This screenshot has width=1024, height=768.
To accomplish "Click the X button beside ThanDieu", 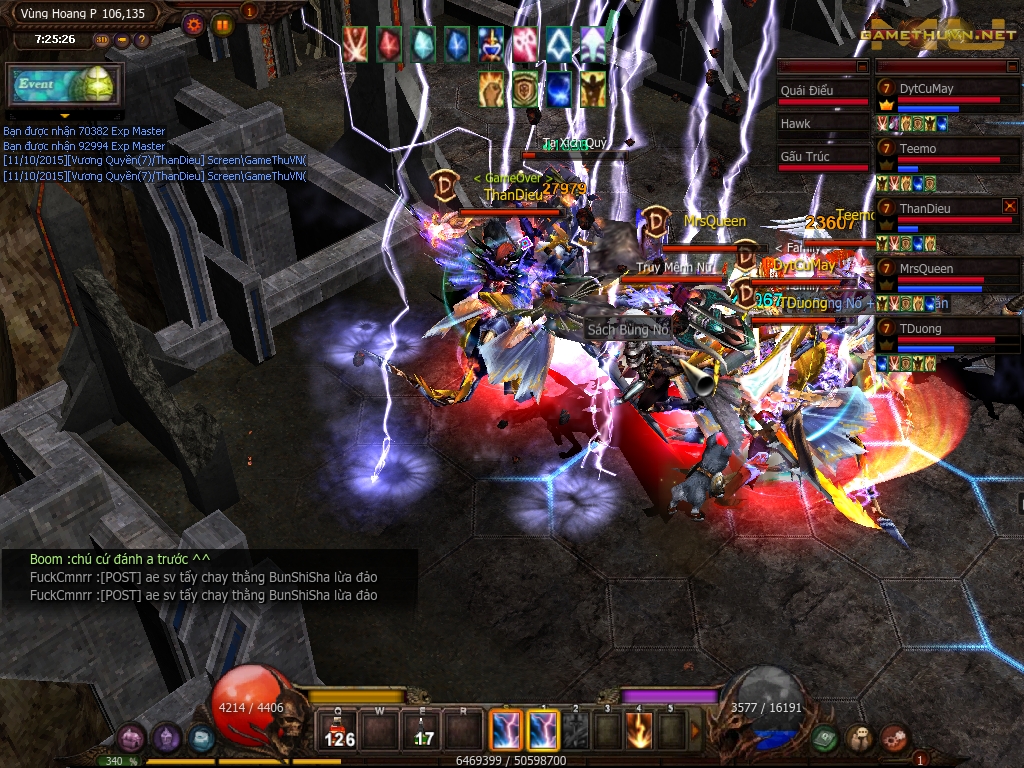I will [x=1009, y=206].
